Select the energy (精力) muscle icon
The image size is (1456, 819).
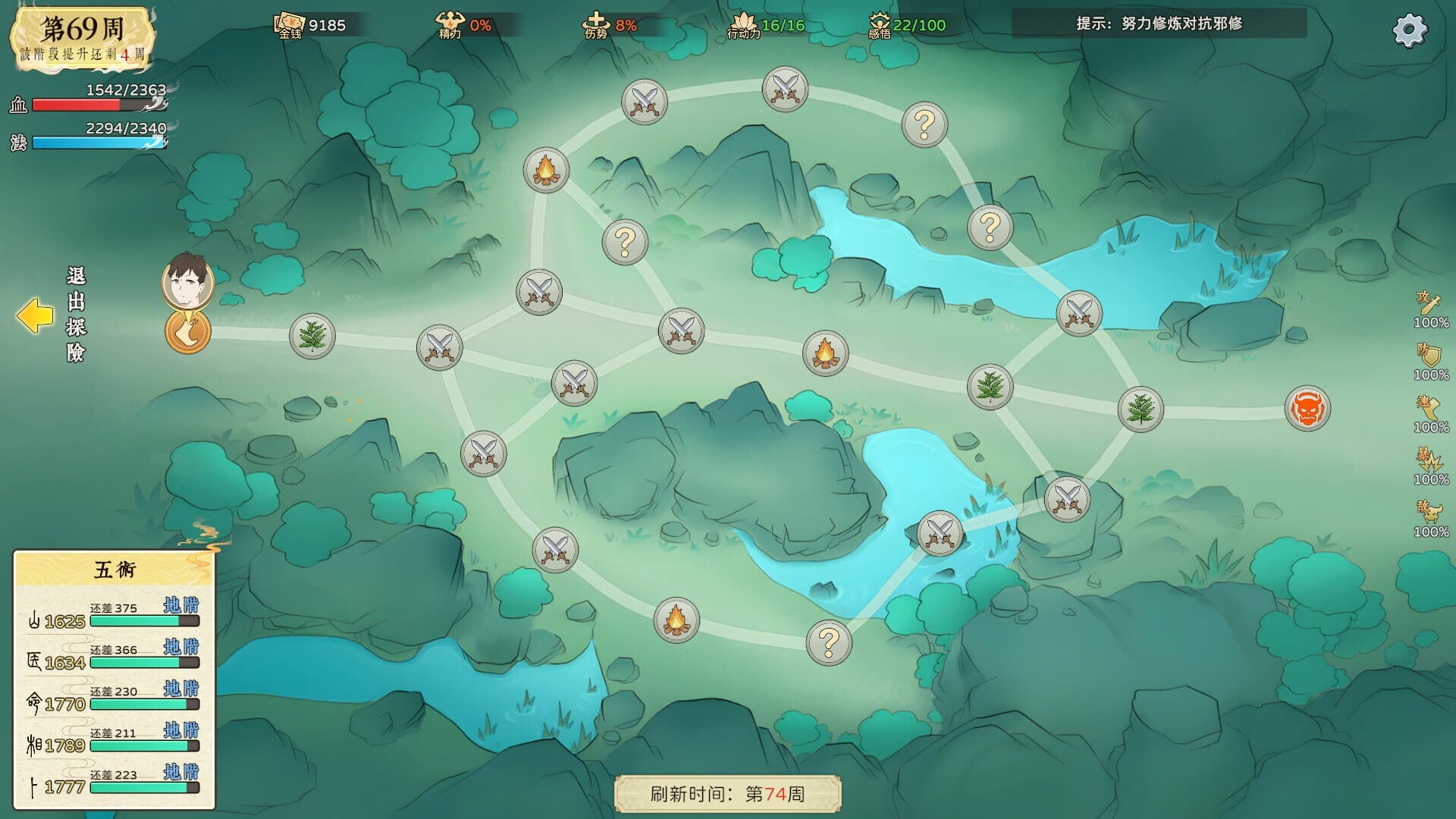tap(448, 24)
